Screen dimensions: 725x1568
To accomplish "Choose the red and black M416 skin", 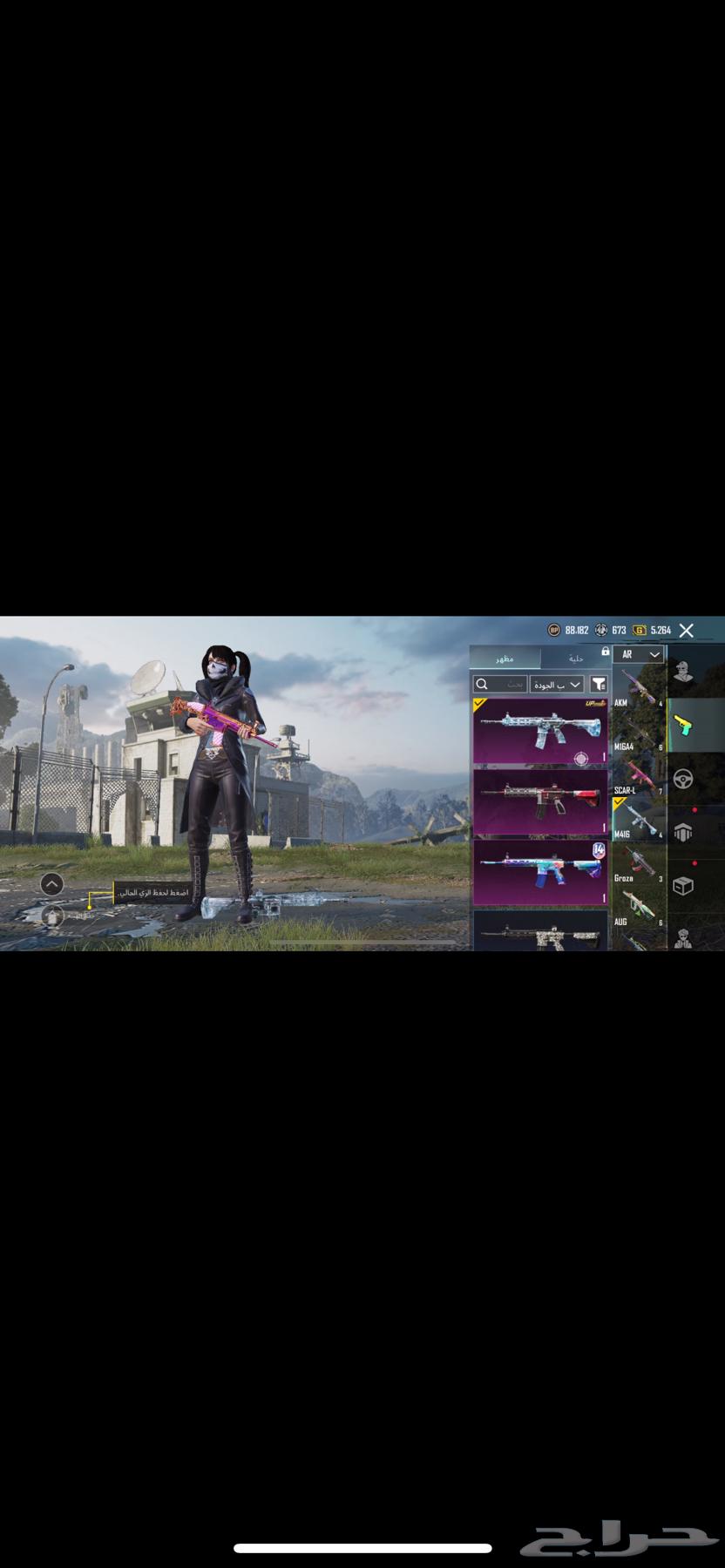I will (540, 801).
